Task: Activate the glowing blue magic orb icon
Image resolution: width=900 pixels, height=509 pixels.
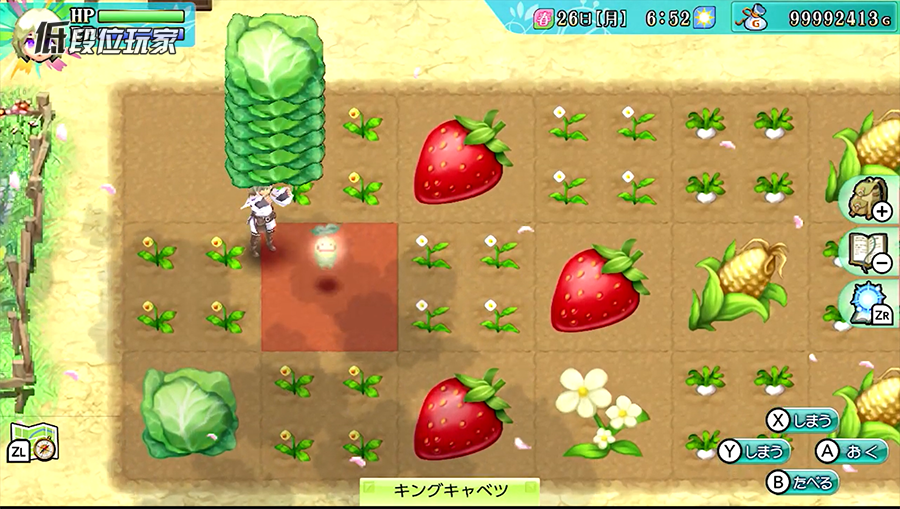Action: click(863, 301)
